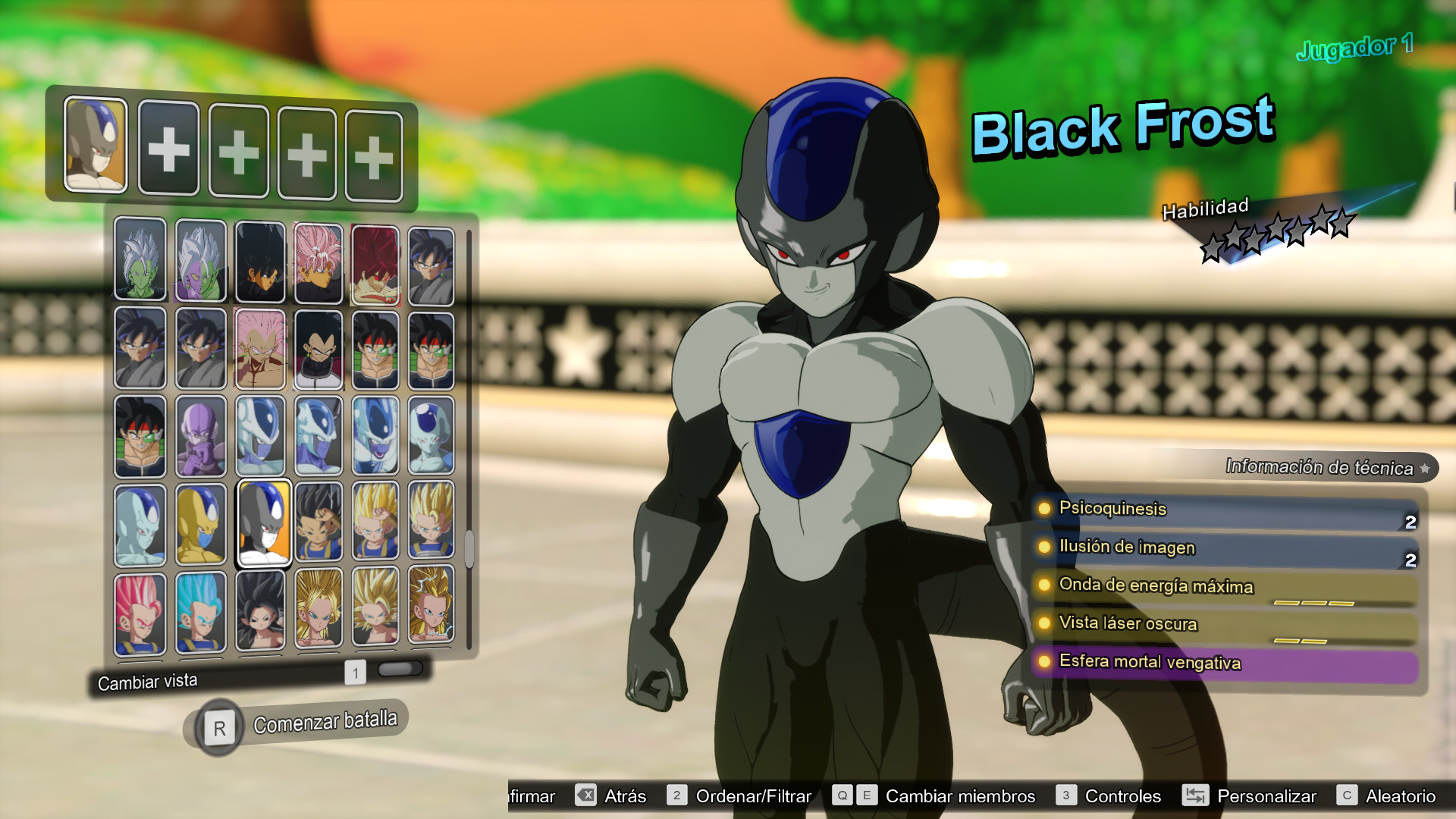Select the Vista láser oscura technique entry
This screenshot has width=1456, height=819.
(x=1130, y=623)
